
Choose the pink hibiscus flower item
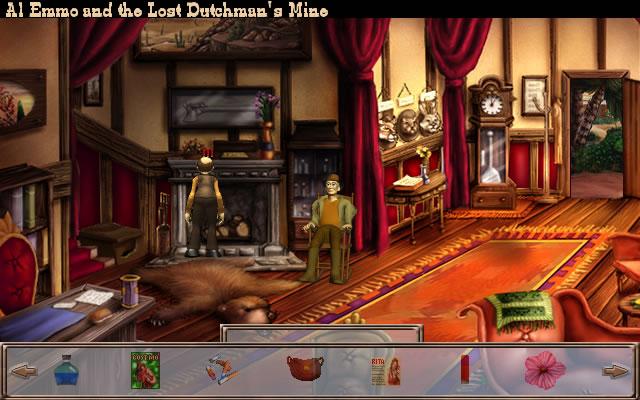coord(544,370)
